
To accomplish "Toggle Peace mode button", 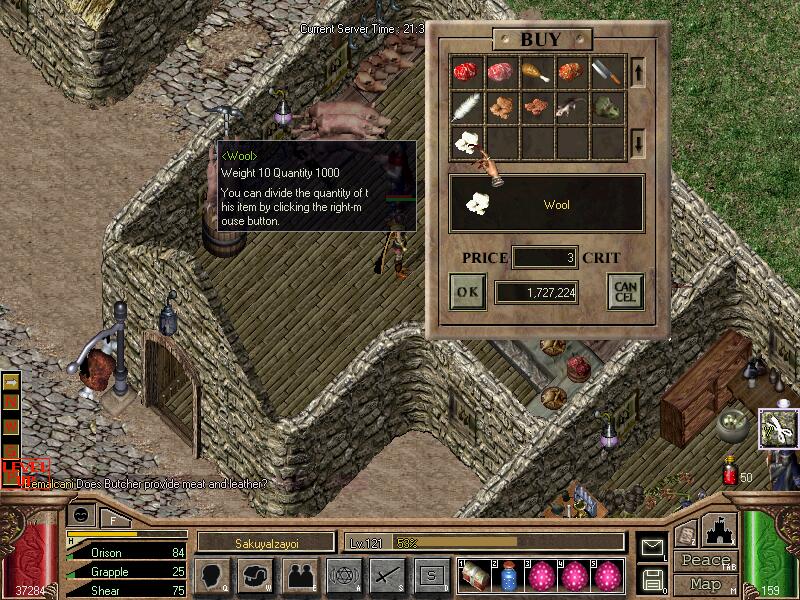I will click(706, 561).
